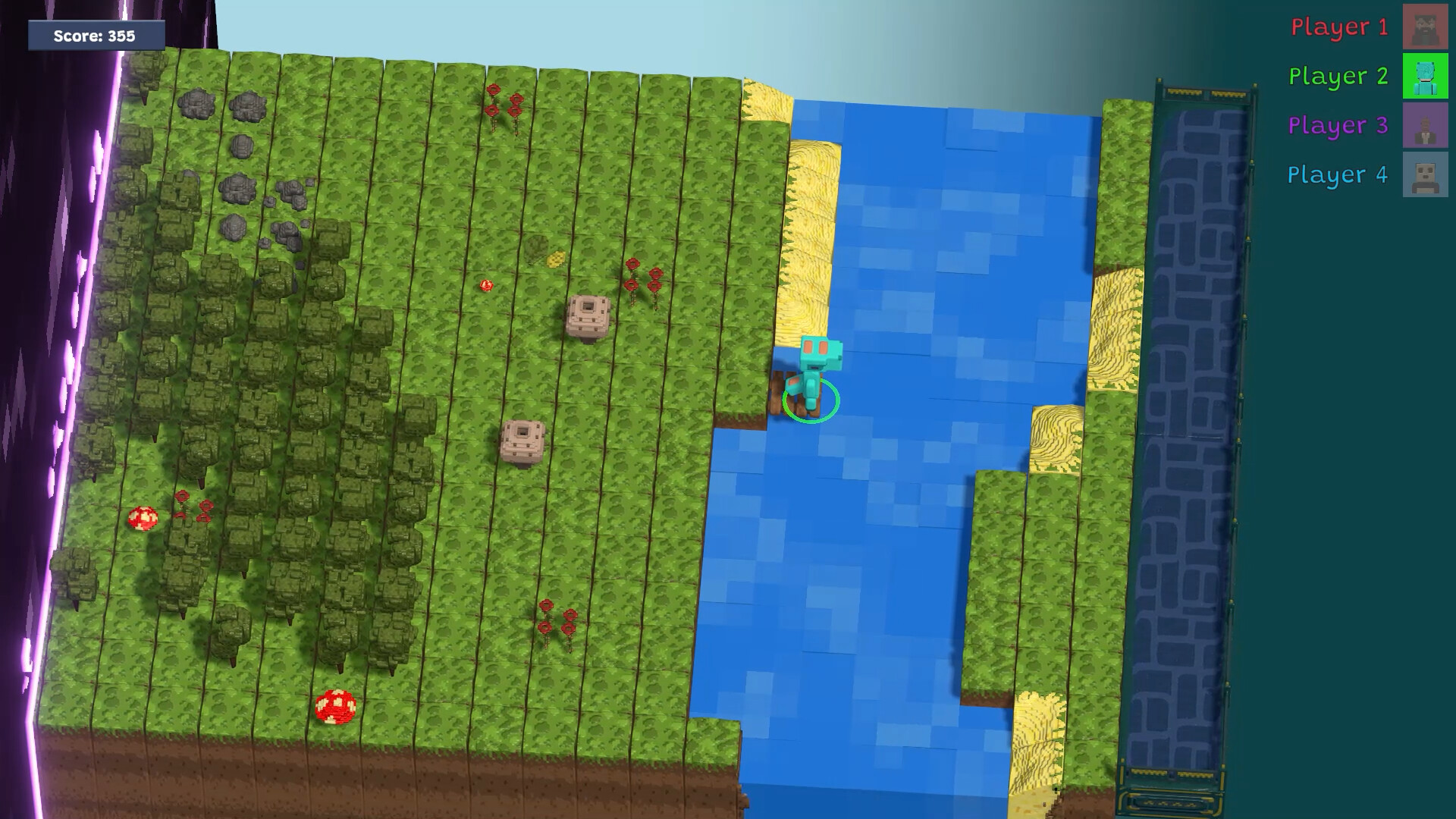
Task: Select the Player 3 suited avatar icon
Action: [x=1426, y=125]
